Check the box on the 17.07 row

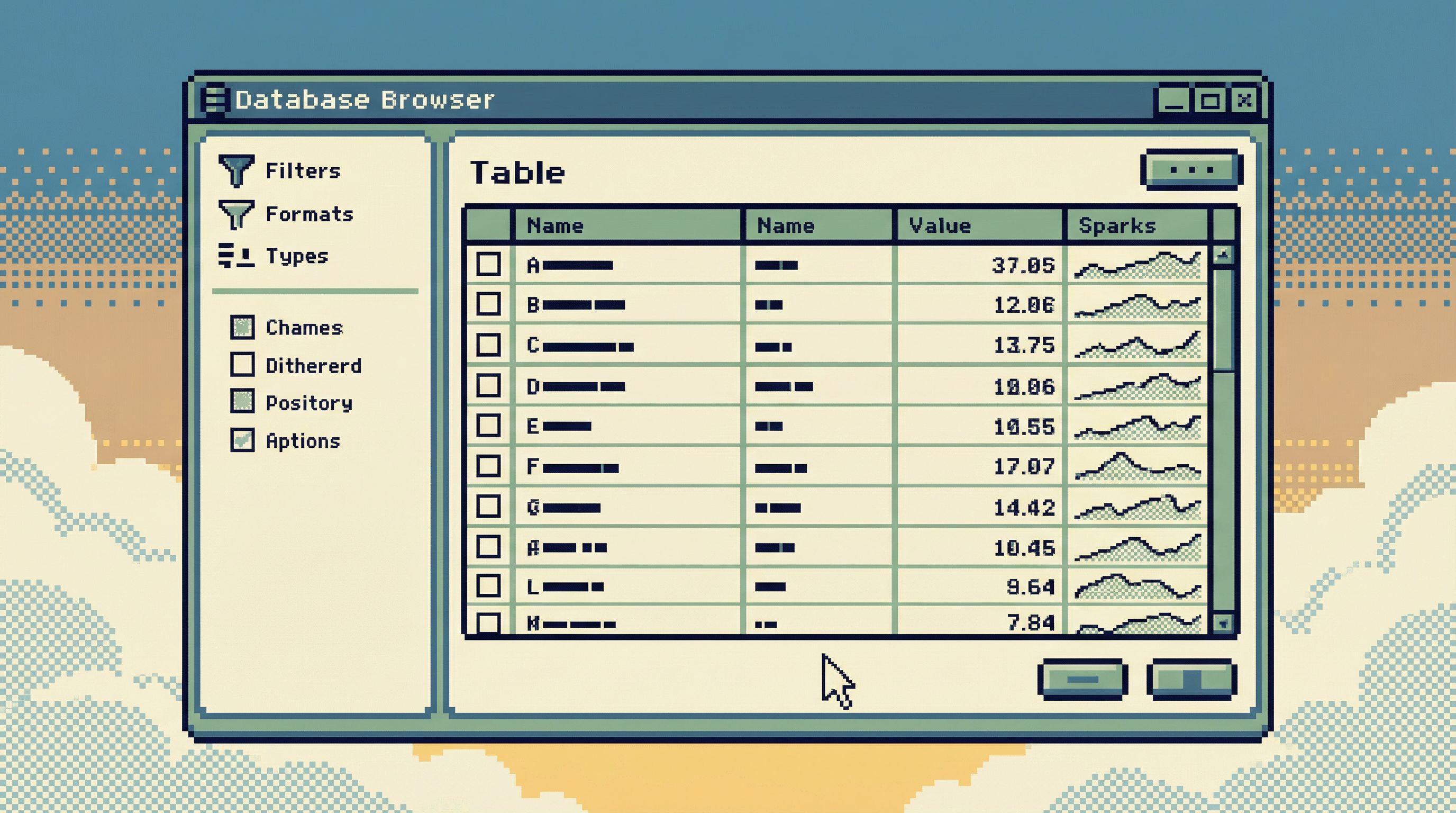488,466
